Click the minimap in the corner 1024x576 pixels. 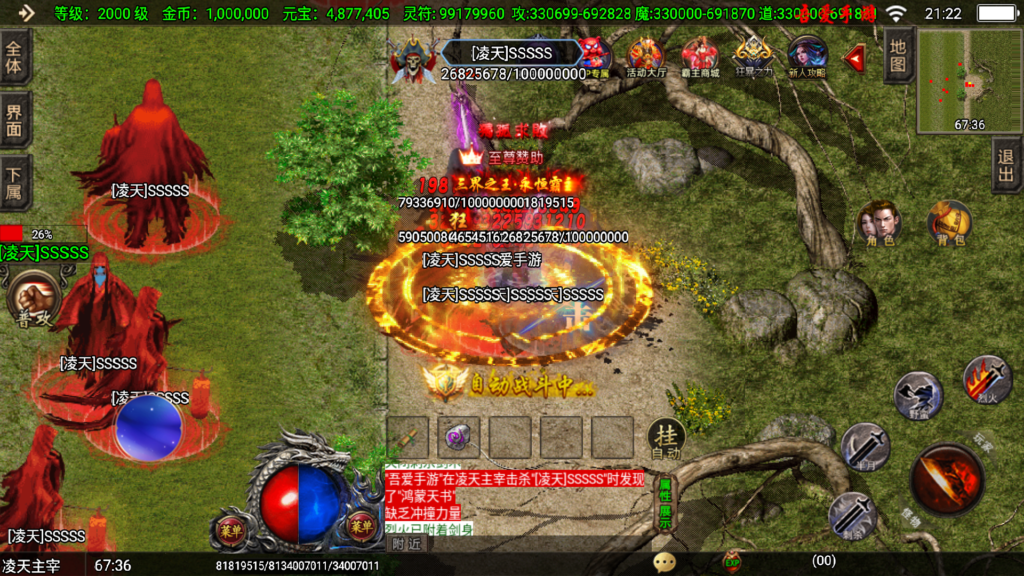click(x=968, y=80)
